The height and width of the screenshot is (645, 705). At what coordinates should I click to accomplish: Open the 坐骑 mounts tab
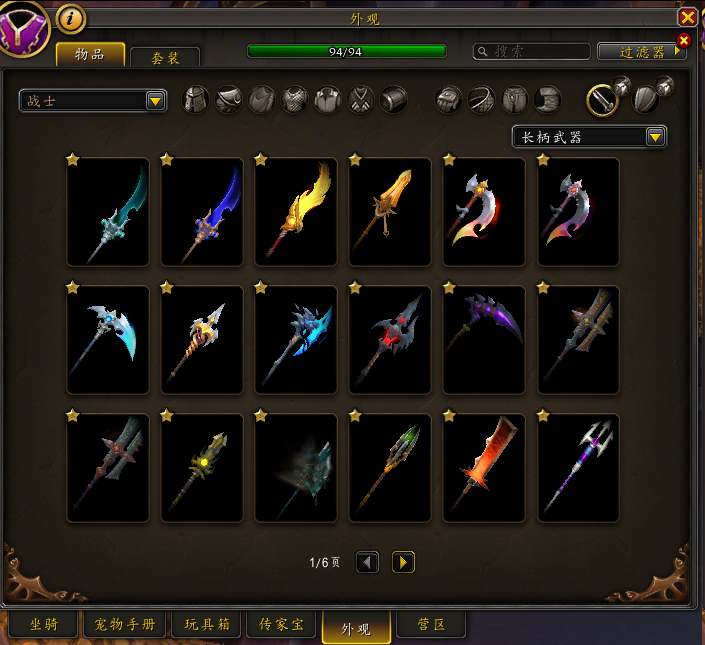pos(42,626)
